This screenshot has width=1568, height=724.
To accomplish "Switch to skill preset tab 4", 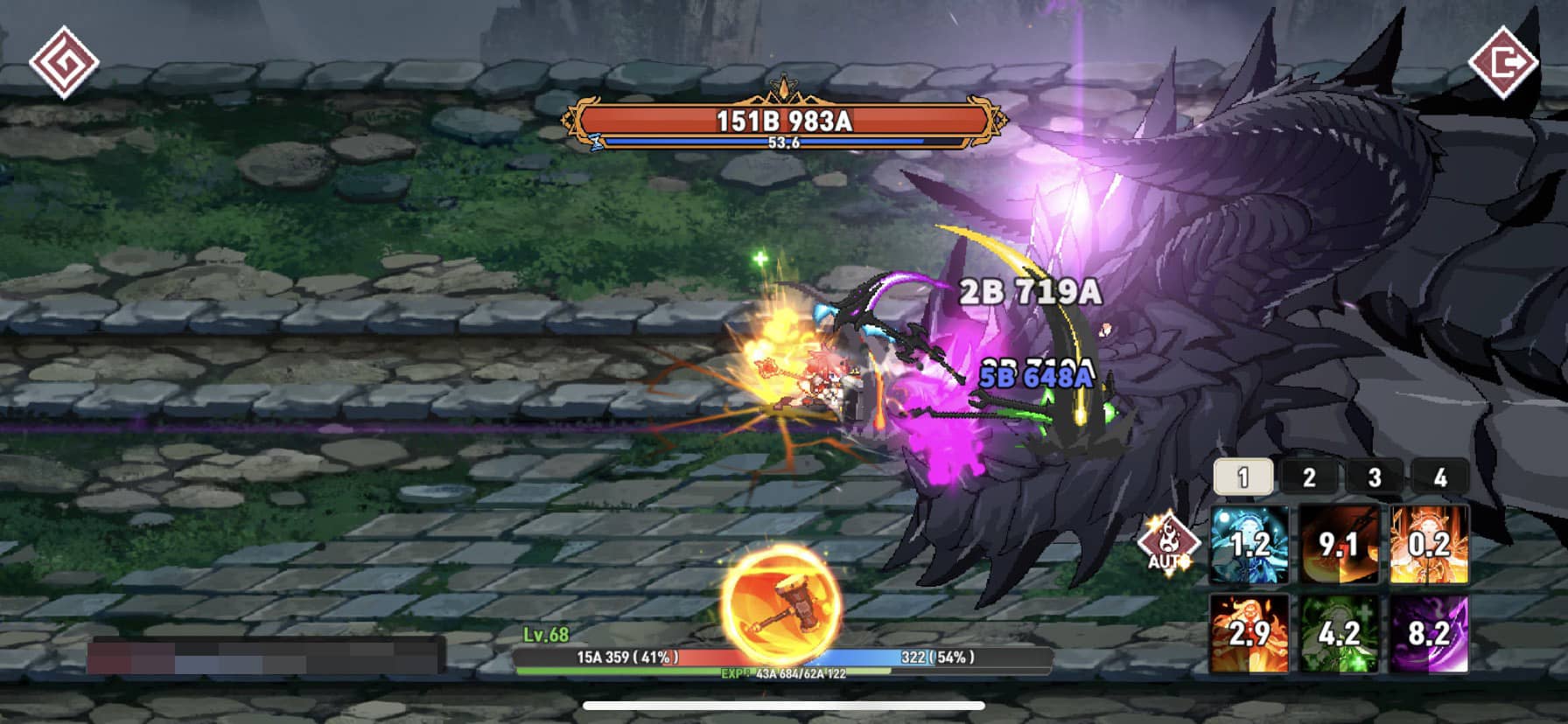I will [1440, 477].
